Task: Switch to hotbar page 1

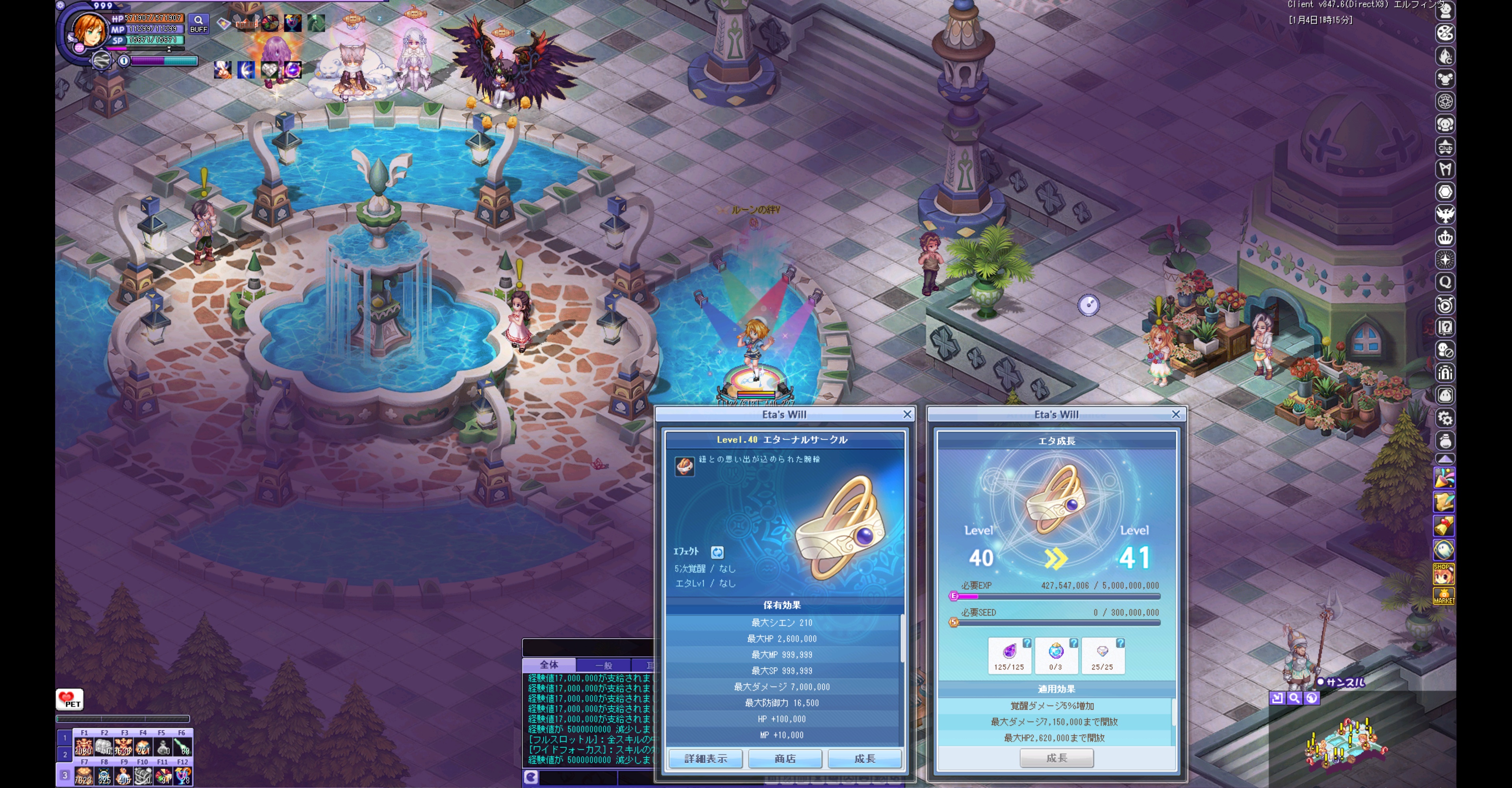Action: (65, 738)
